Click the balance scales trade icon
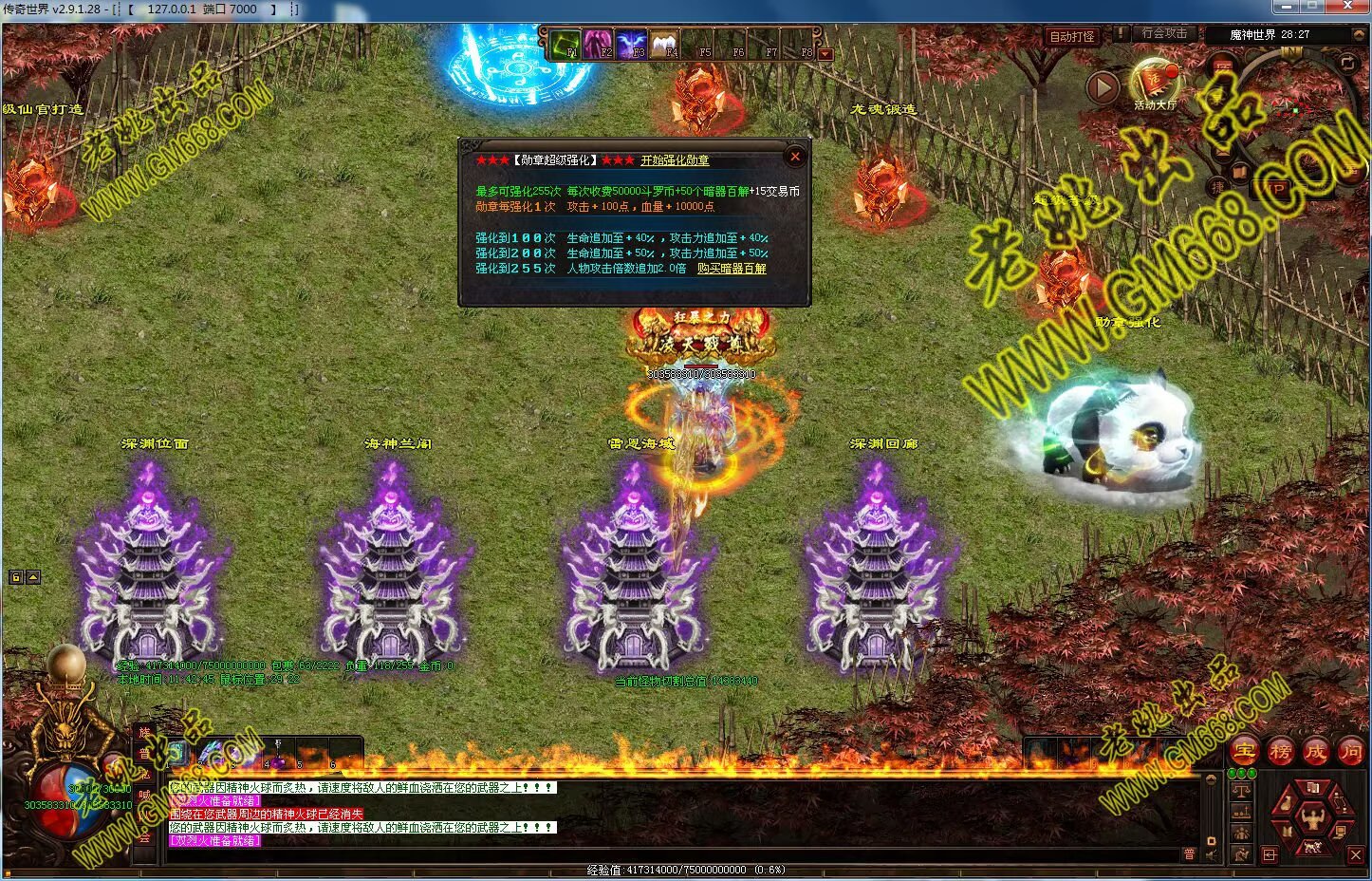 (x=1242, y=790)
